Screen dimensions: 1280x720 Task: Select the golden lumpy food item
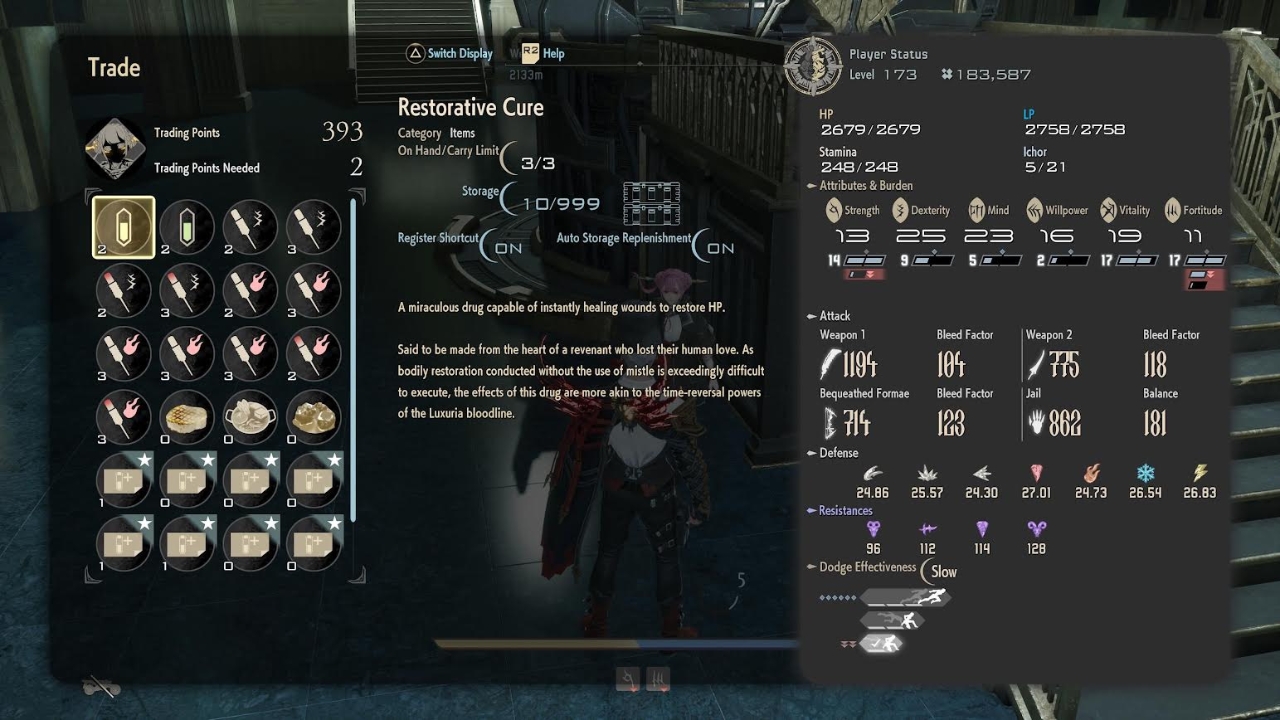point(314,417)
